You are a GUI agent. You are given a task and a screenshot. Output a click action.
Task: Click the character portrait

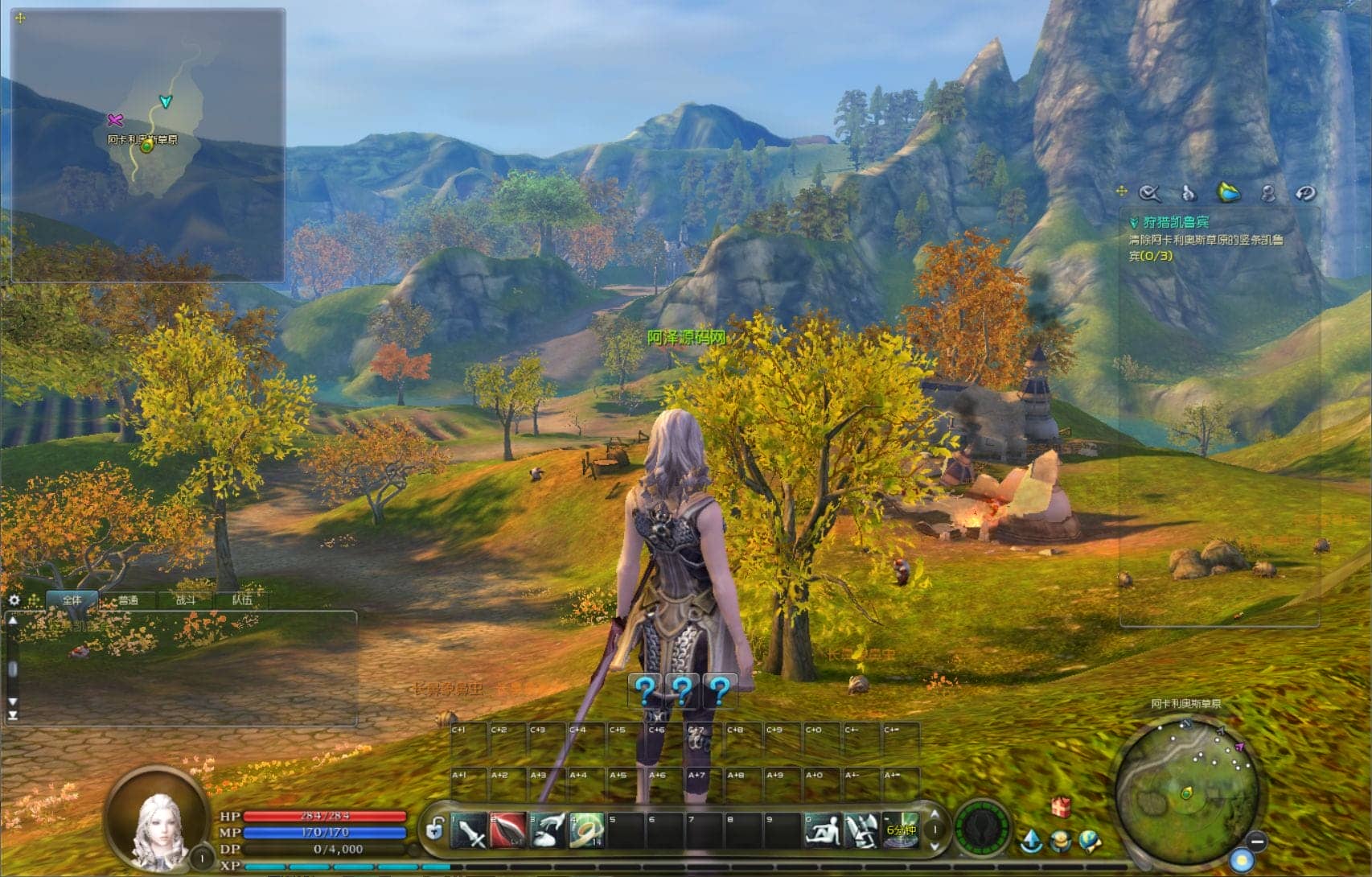point(156,823)
